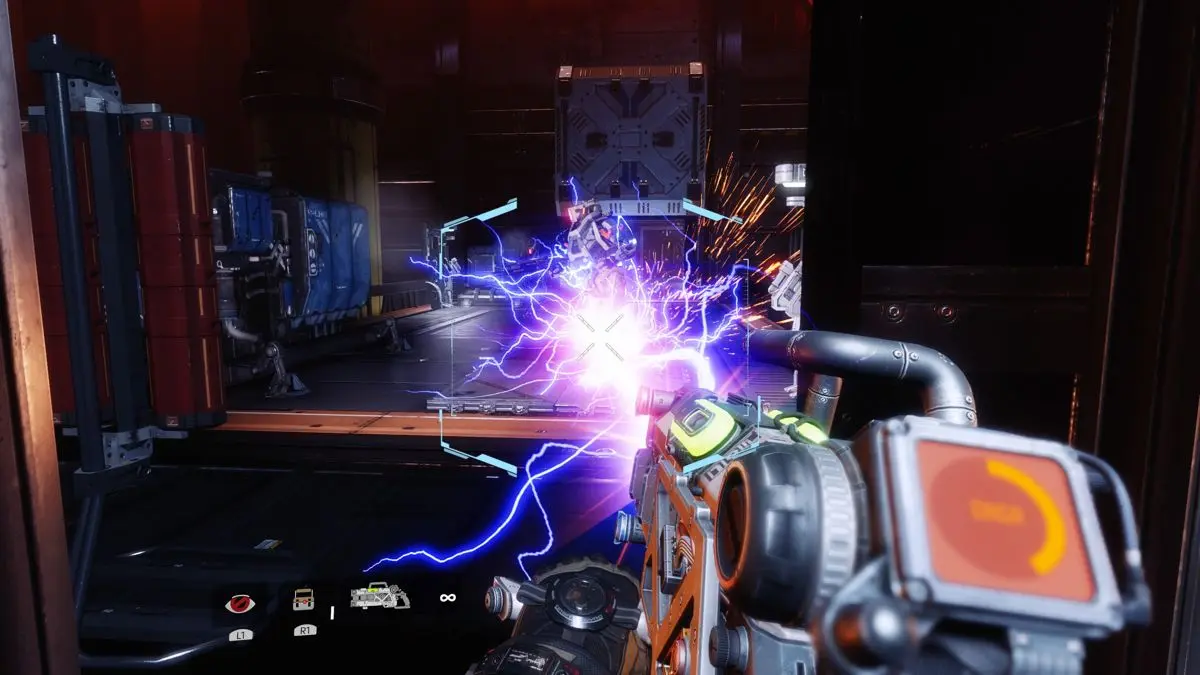Select the red crossed-out eye icon
The image size is (1200, 675).
coord(240,602)
